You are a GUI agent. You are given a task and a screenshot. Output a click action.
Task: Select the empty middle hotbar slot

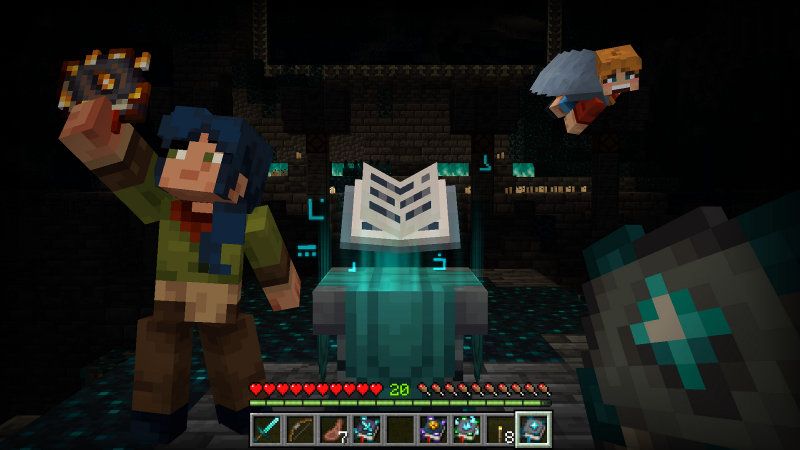400,430
